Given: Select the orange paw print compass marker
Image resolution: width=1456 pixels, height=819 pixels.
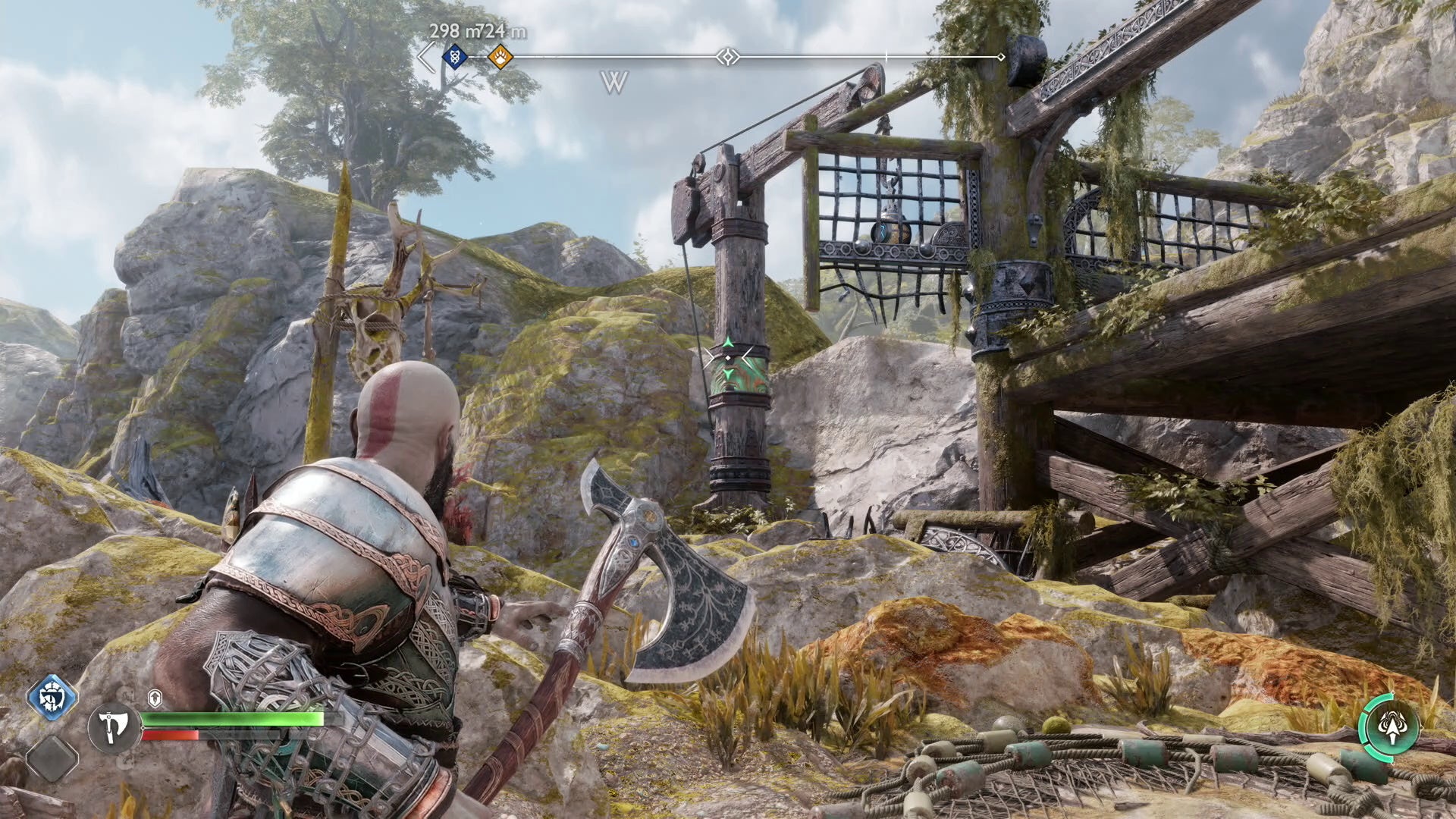Looking at the screenshot, I should point(500,56).
